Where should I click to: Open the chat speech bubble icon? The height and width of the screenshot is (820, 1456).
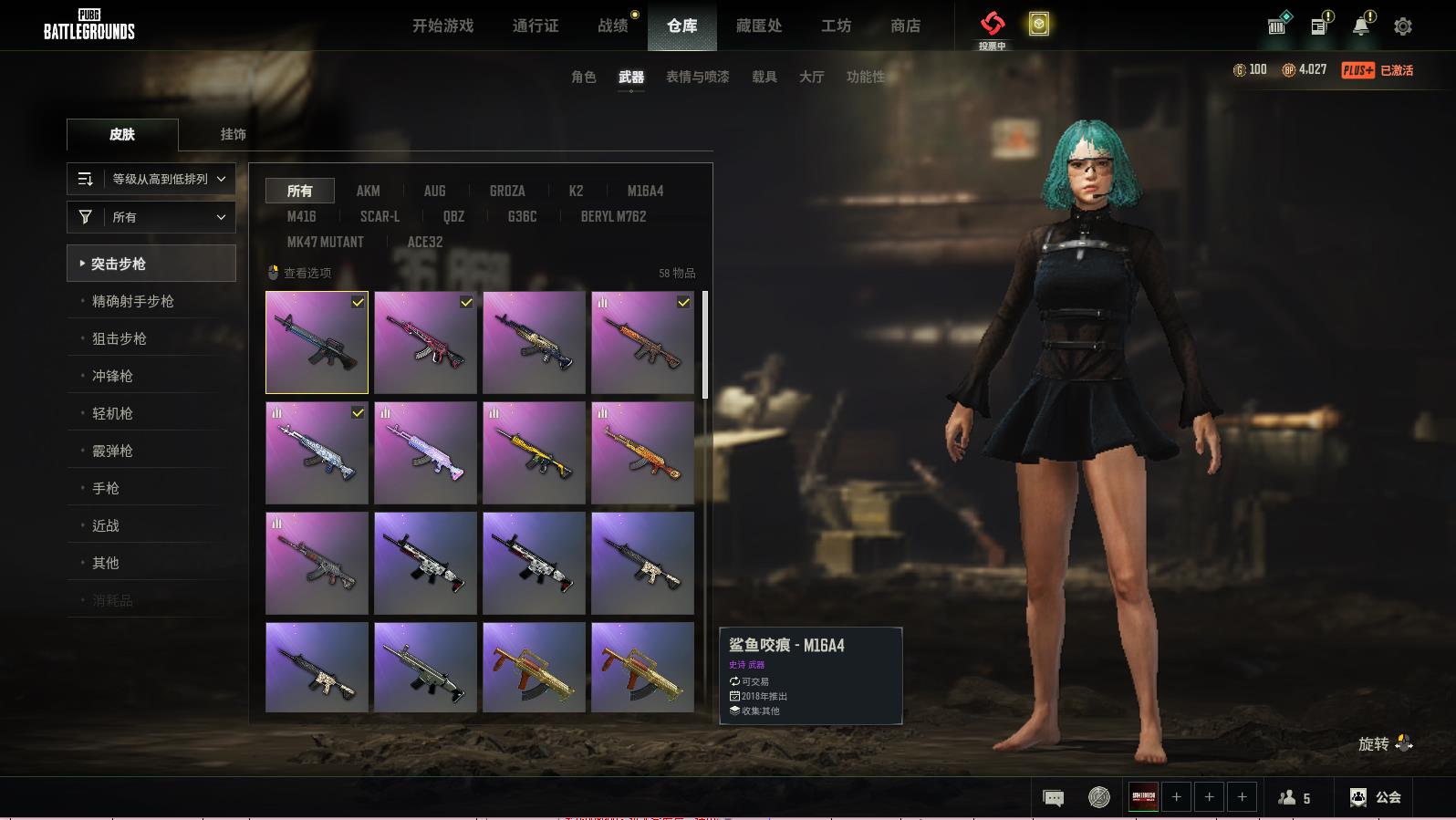[1053, 798]
